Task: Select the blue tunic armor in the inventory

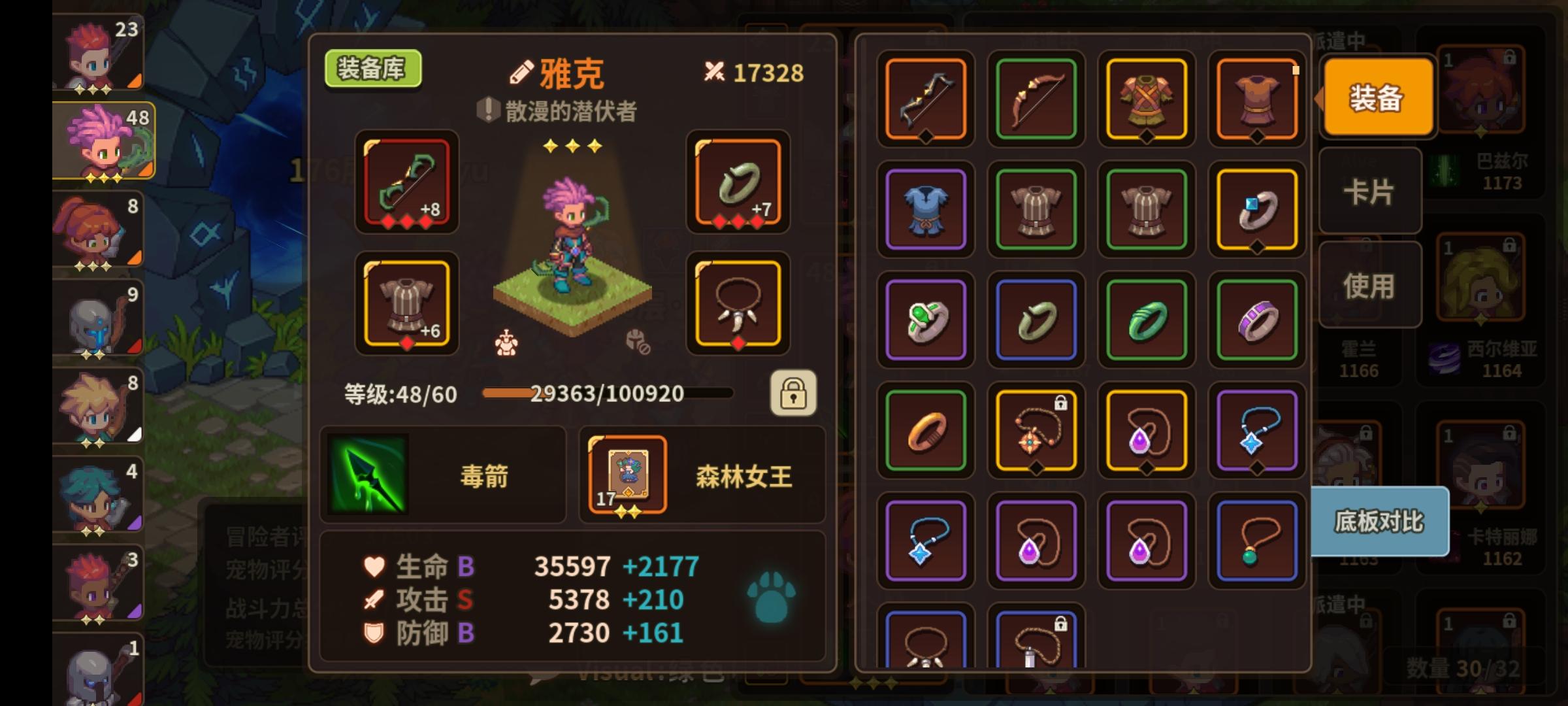Action: [924, 211]
